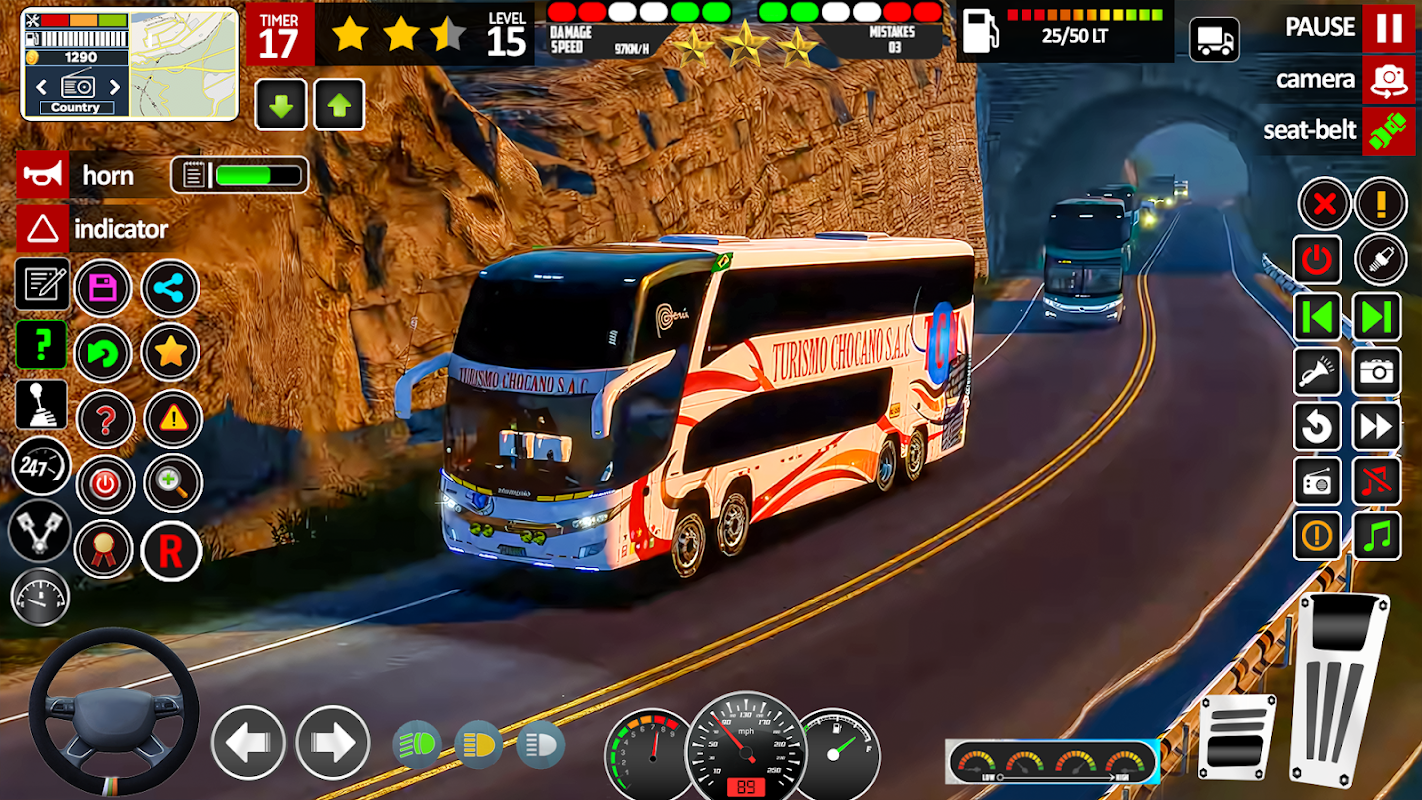Sound the horn
Screen dimensions: 1422x800
43,175
